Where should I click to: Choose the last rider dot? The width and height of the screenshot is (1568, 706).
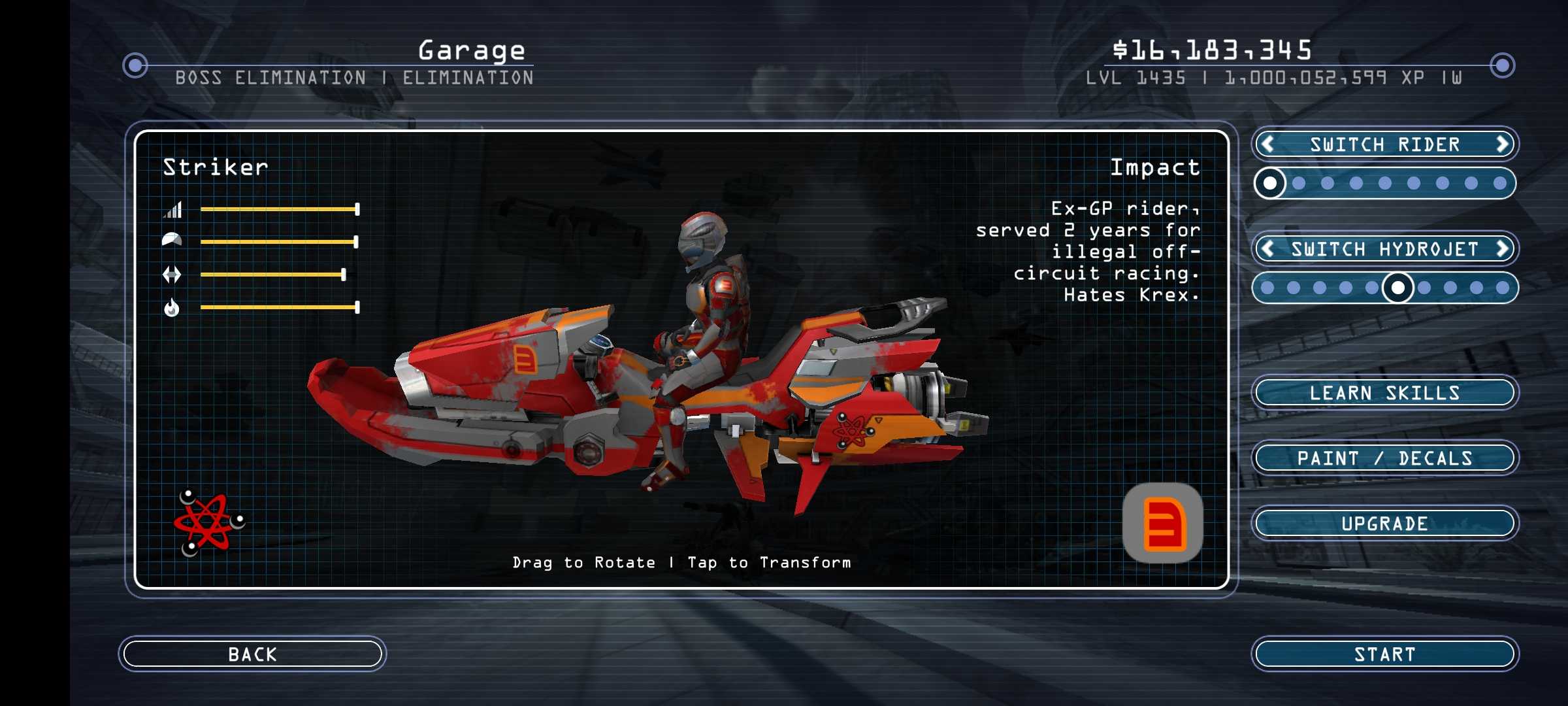point(1500,183)
